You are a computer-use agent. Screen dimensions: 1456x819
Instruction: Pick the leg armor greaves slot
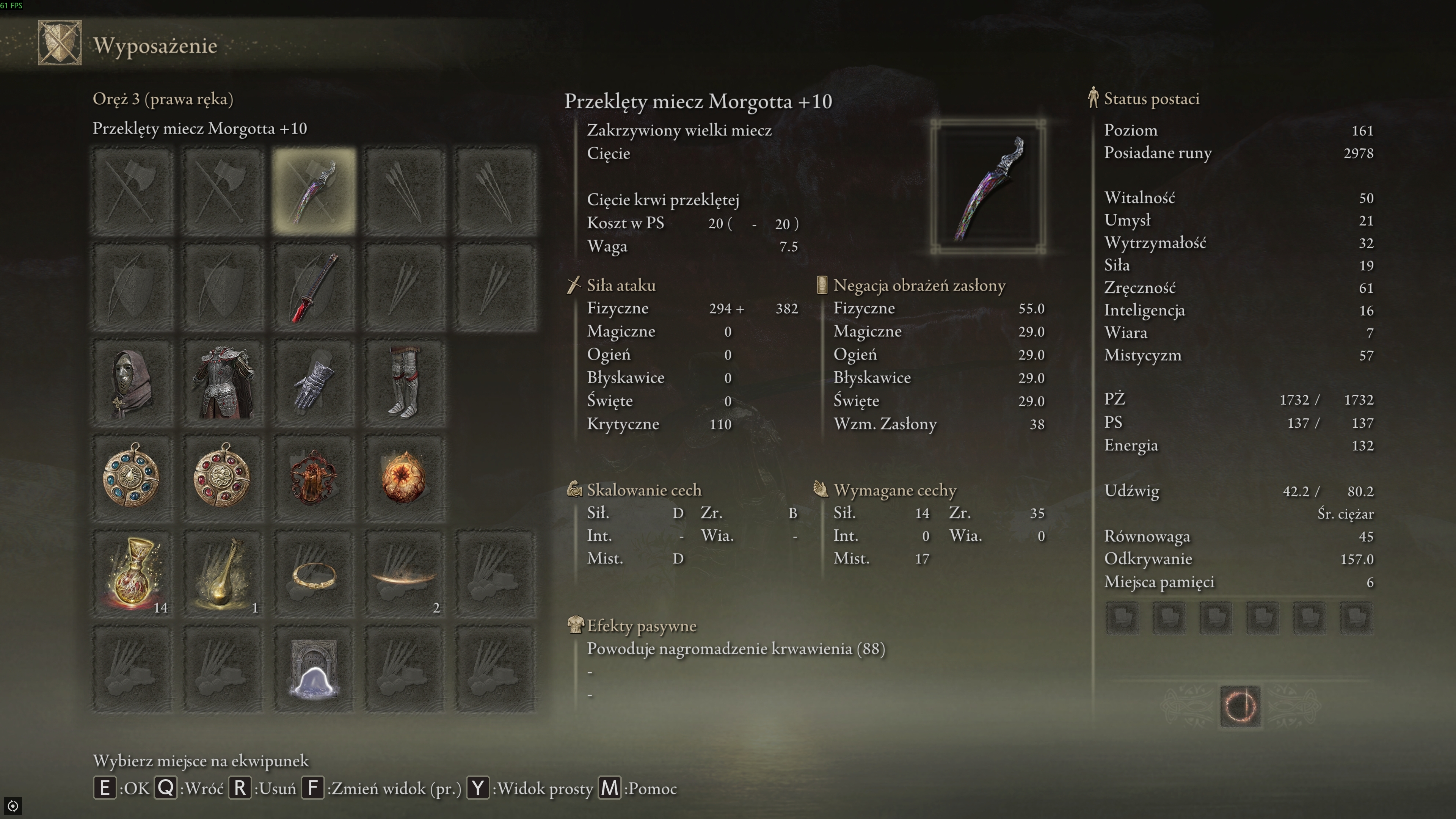[404, 383]
